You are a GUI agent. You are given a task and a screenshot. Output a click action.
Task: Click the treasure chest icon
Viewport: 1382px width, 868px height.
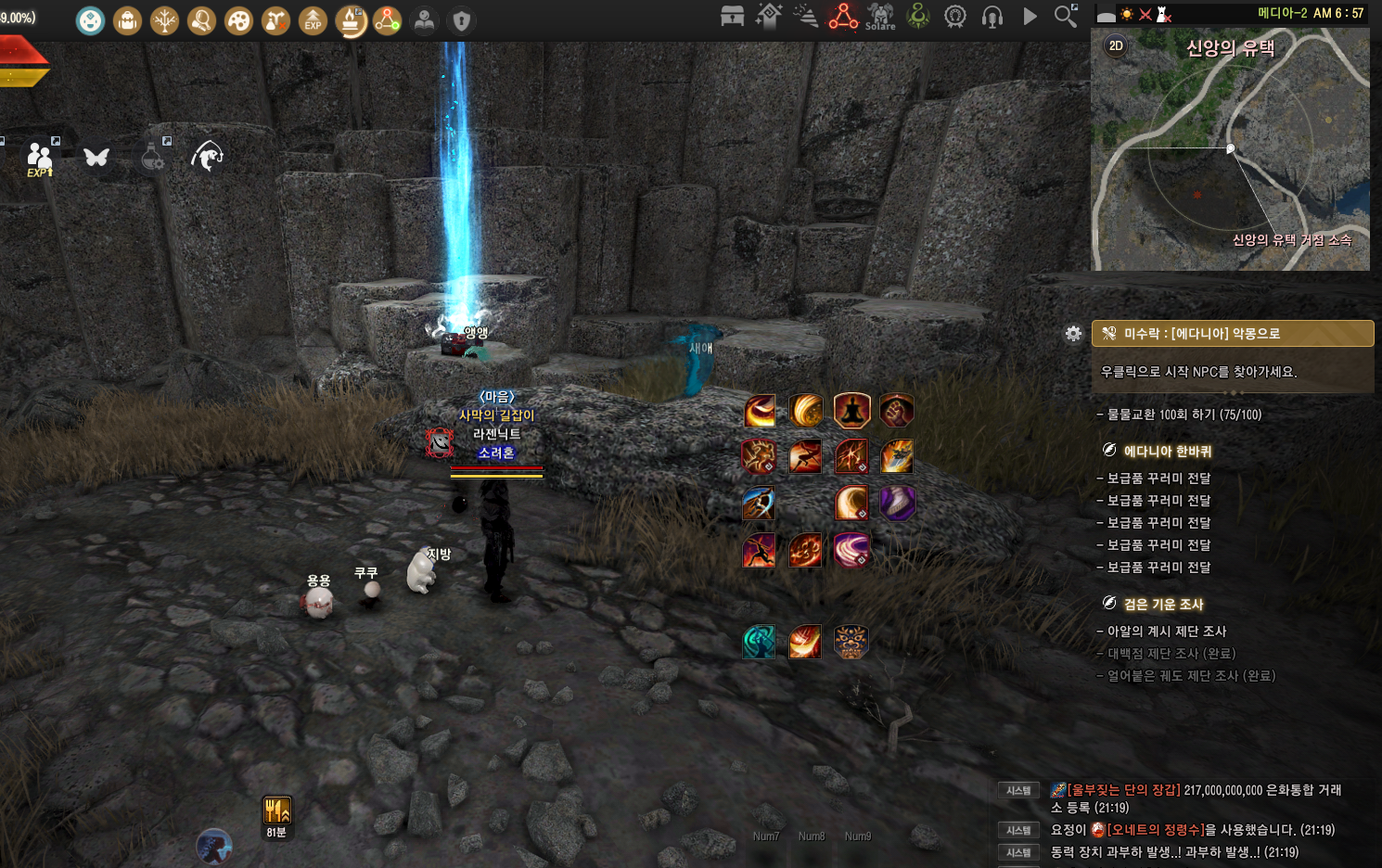733,16
